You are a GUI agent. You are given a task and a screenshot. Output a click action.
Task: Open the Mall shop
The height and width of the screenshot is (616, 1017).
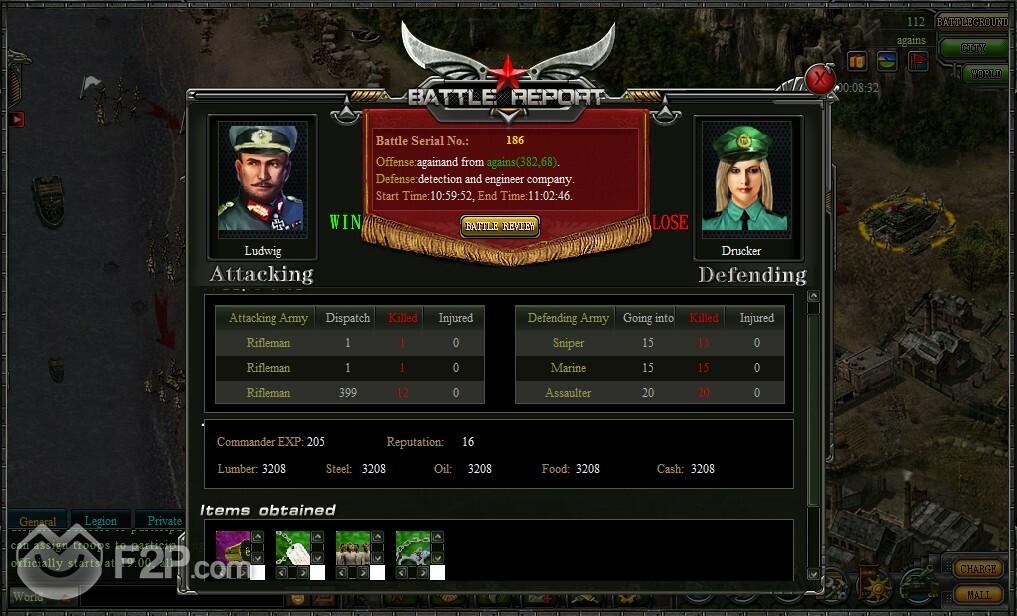[977, 595]
